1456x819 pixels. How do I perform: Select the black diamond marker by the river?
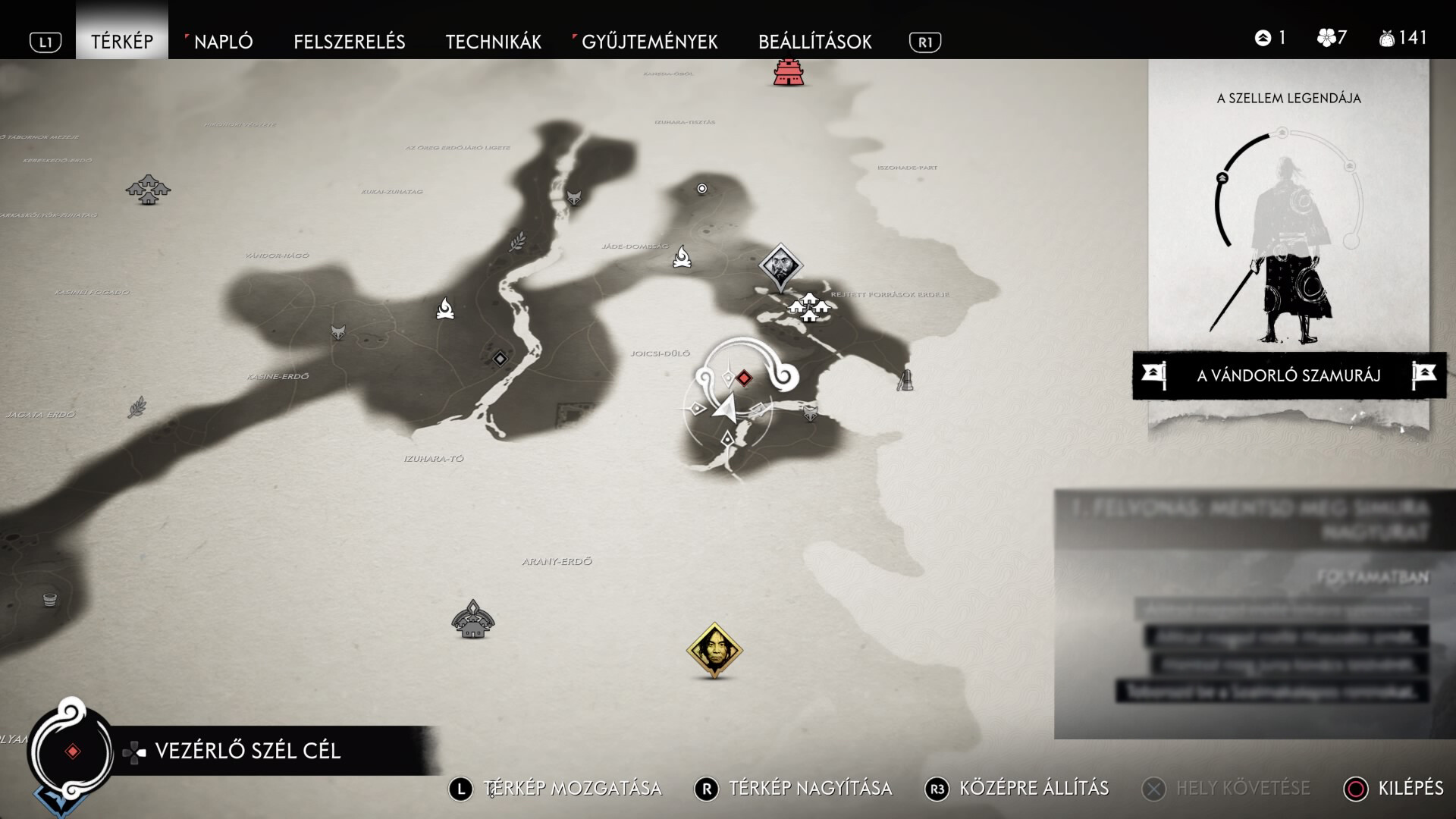point(500,359)
